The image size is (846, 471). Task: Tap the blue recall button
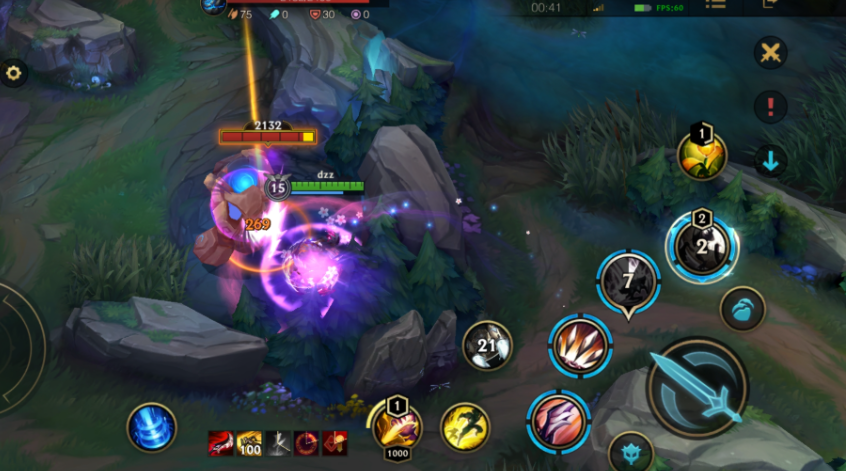(152, 427)
